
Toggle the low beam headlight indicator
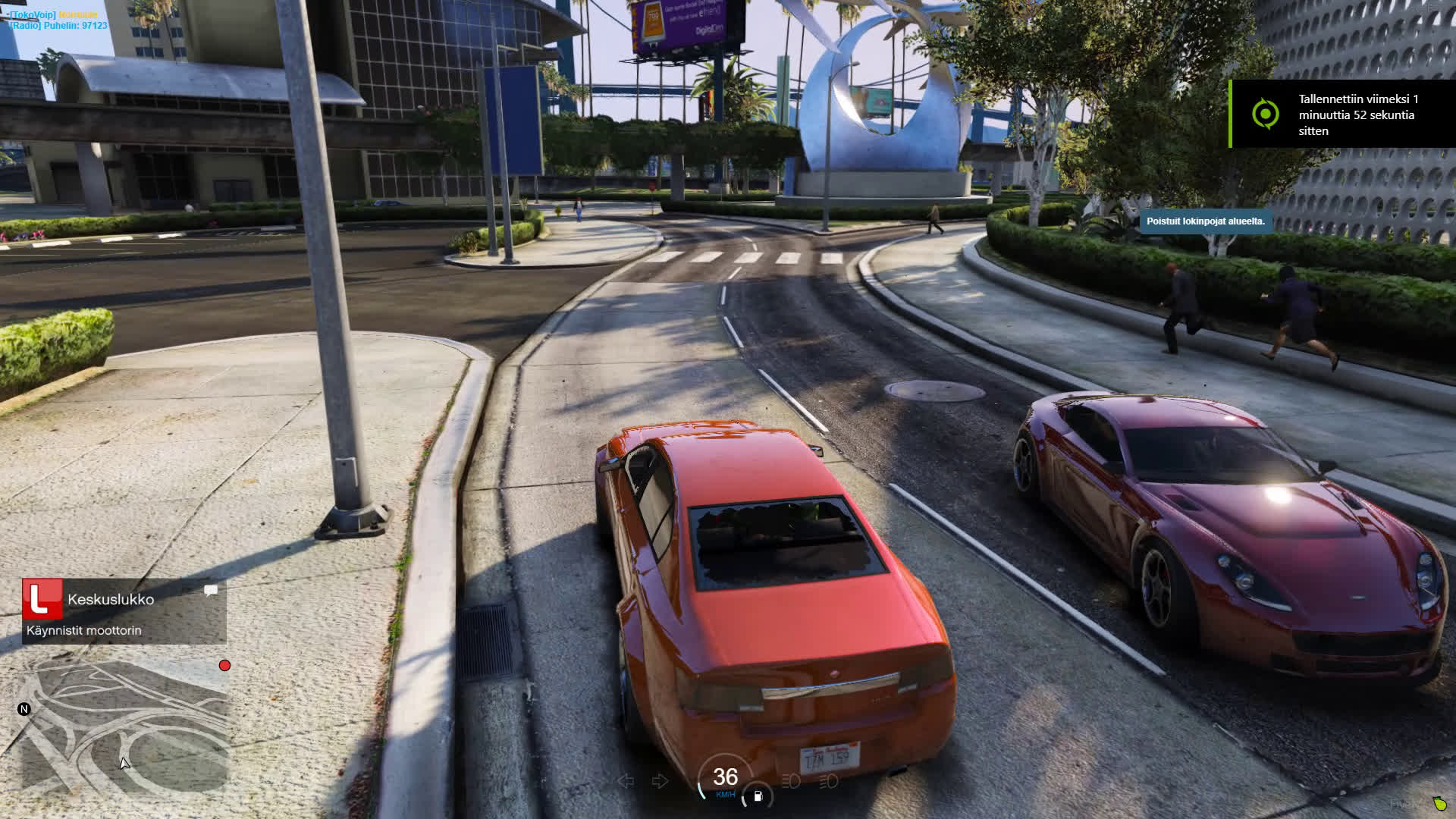coord(791,780)
